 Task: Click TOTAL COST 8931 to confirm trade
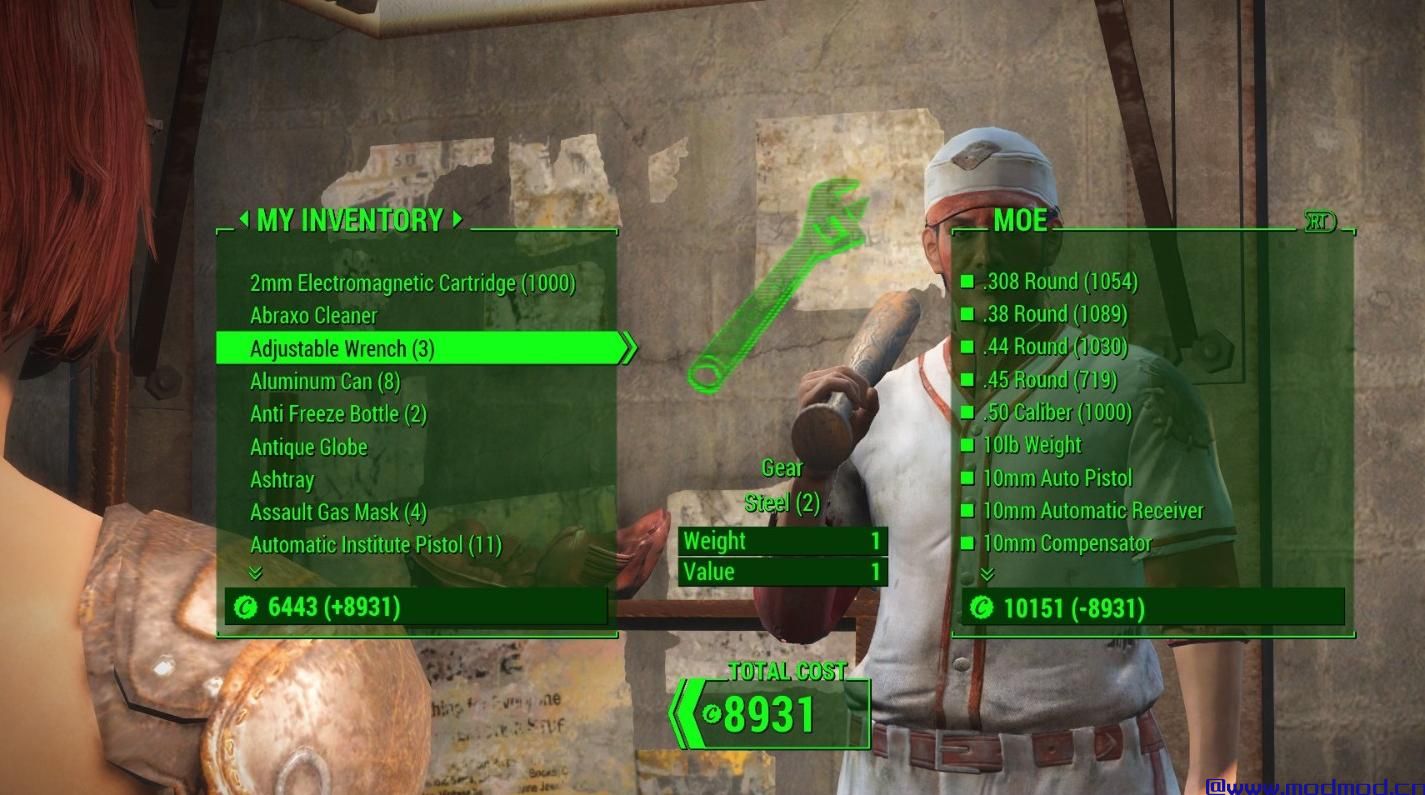tap(779, 713)
